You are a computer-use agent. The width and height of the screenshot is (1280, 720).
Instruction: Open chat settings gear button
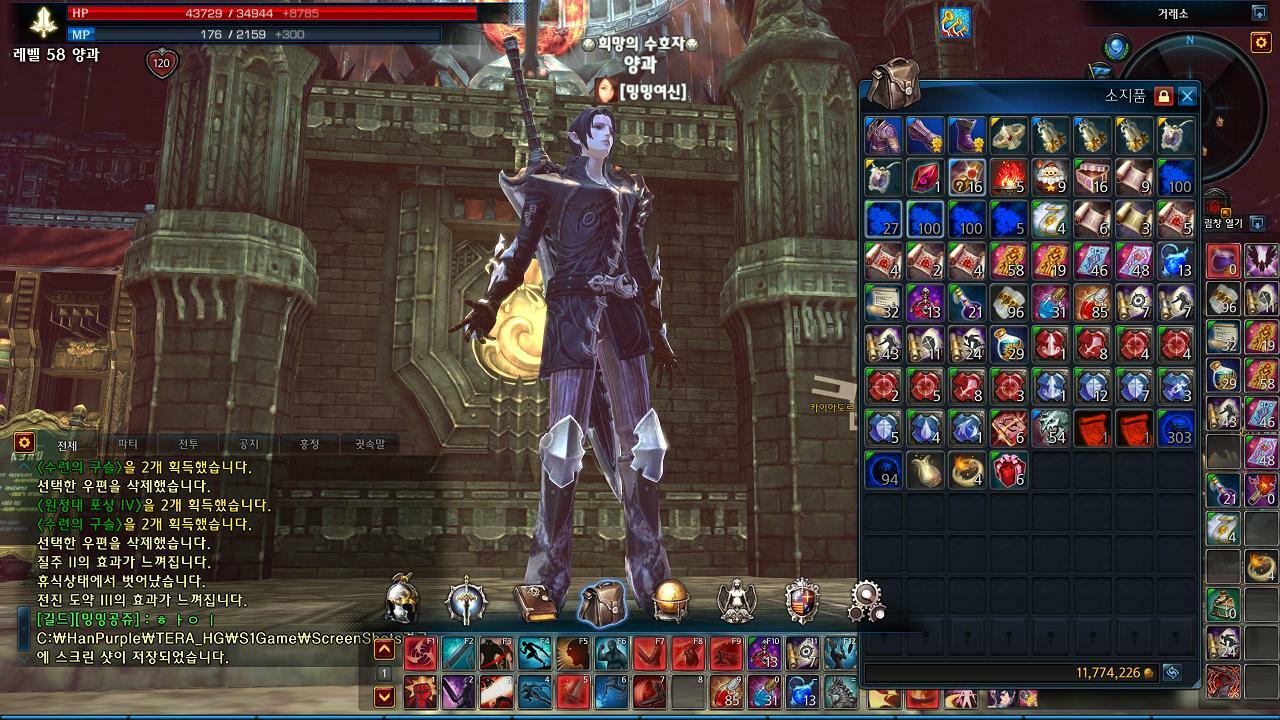pyautogui.click(x=24, y=442)
